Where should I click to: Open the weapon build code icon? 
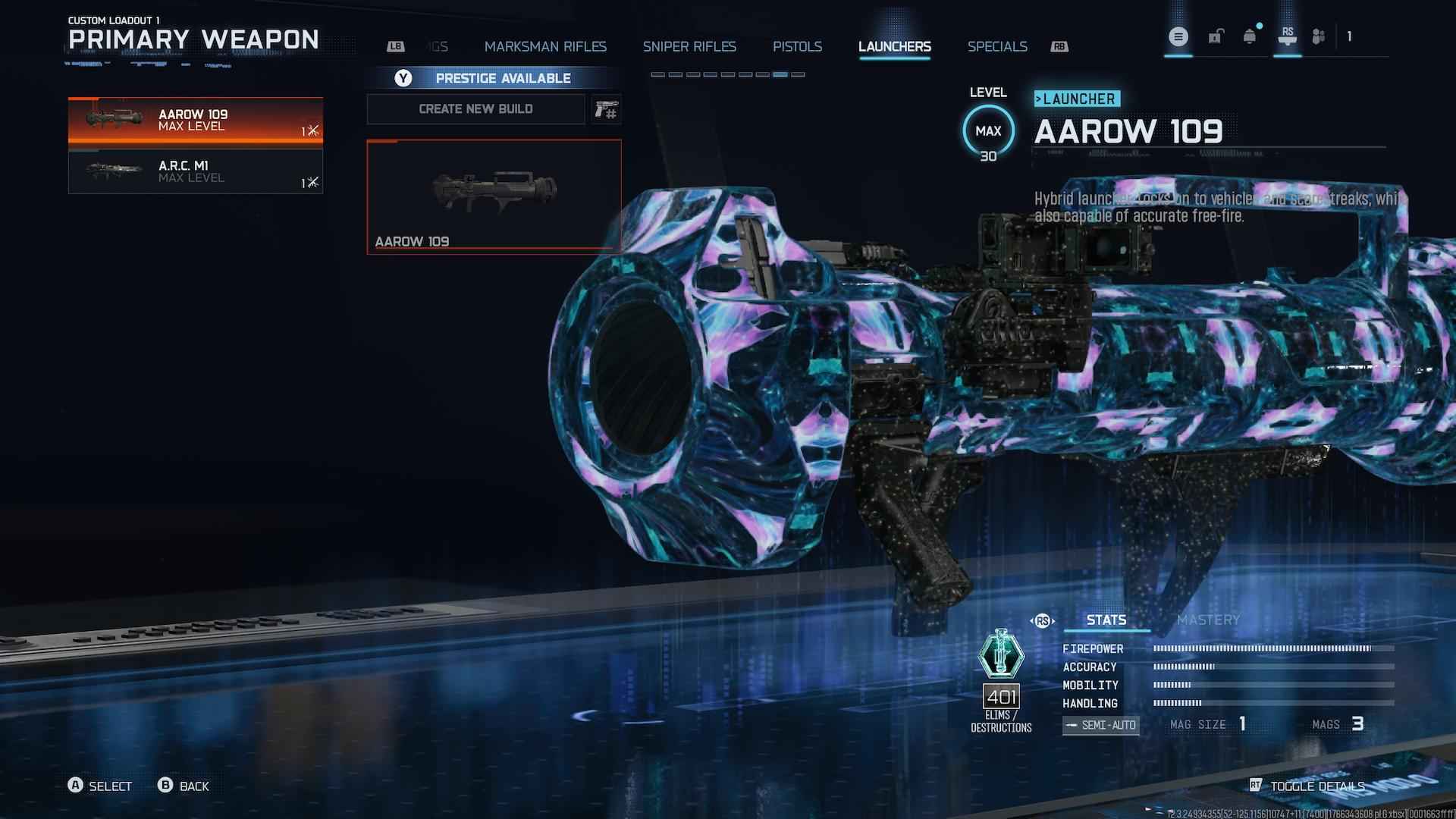click(606, 110)
